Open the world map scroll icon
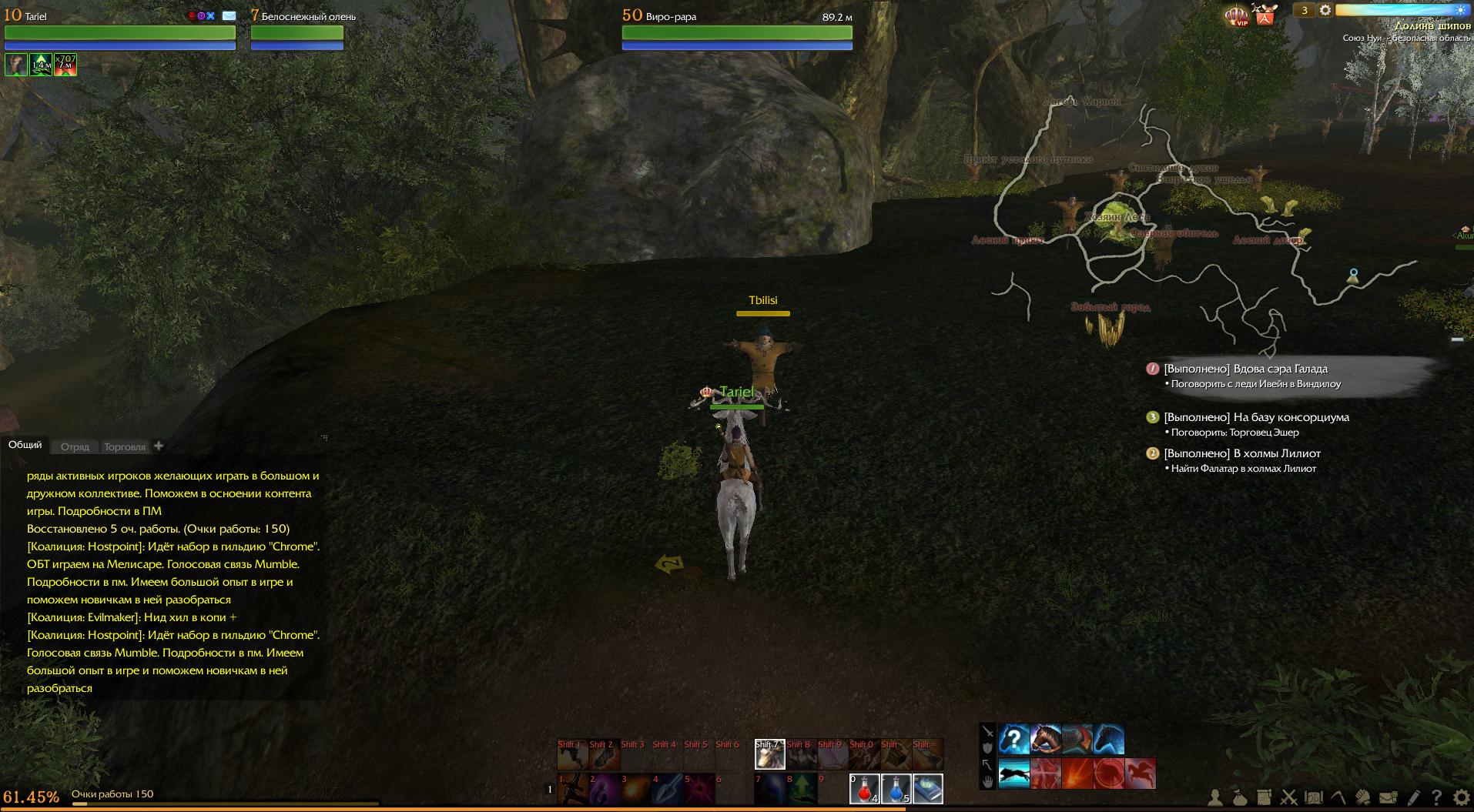This screenshot has width=1474, height=812. 1313,798
